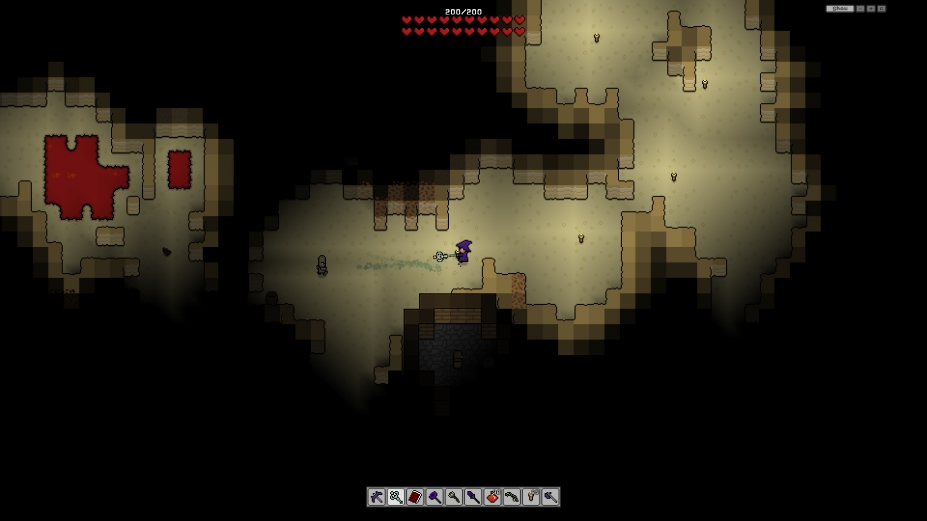Click the plus button at top right

[871, 9]
